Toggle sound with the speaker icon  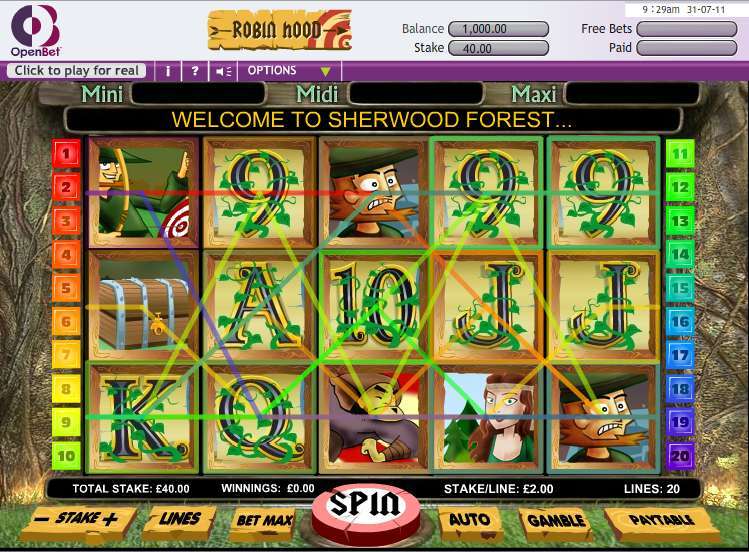(223, 71)
